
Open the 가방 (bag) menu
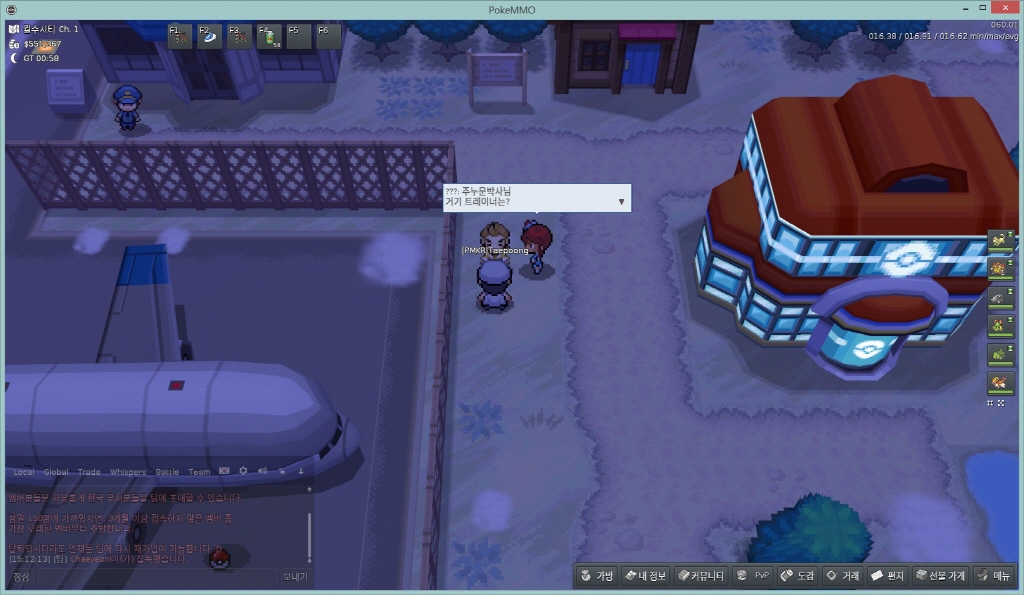click(x=596, y=576)
